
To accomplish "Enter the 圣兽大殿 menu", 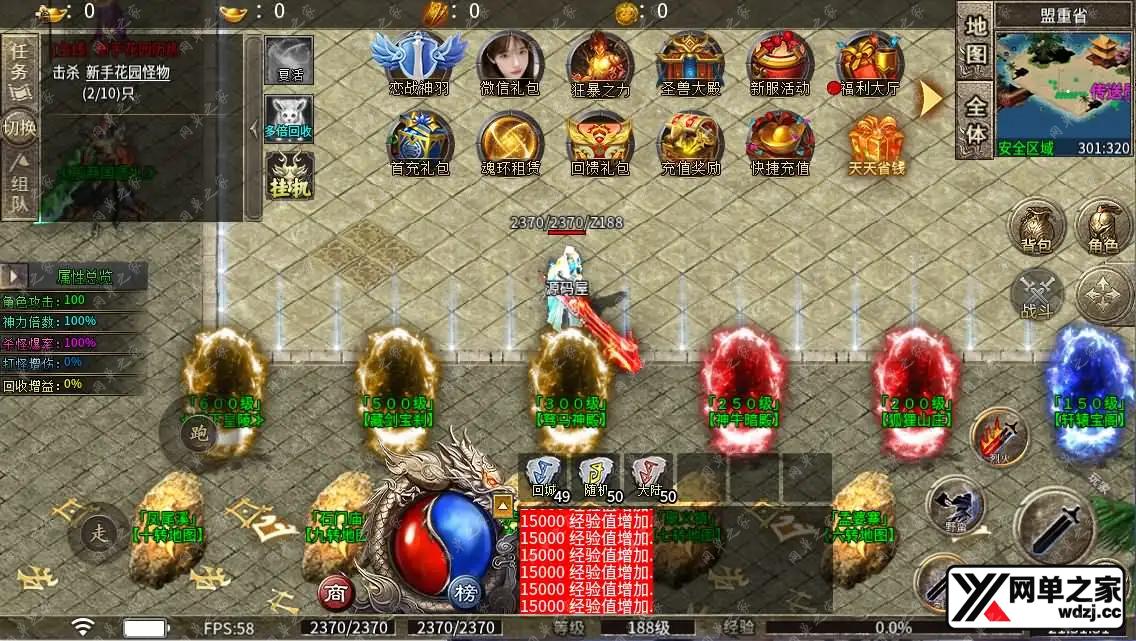I will point(689,60).
